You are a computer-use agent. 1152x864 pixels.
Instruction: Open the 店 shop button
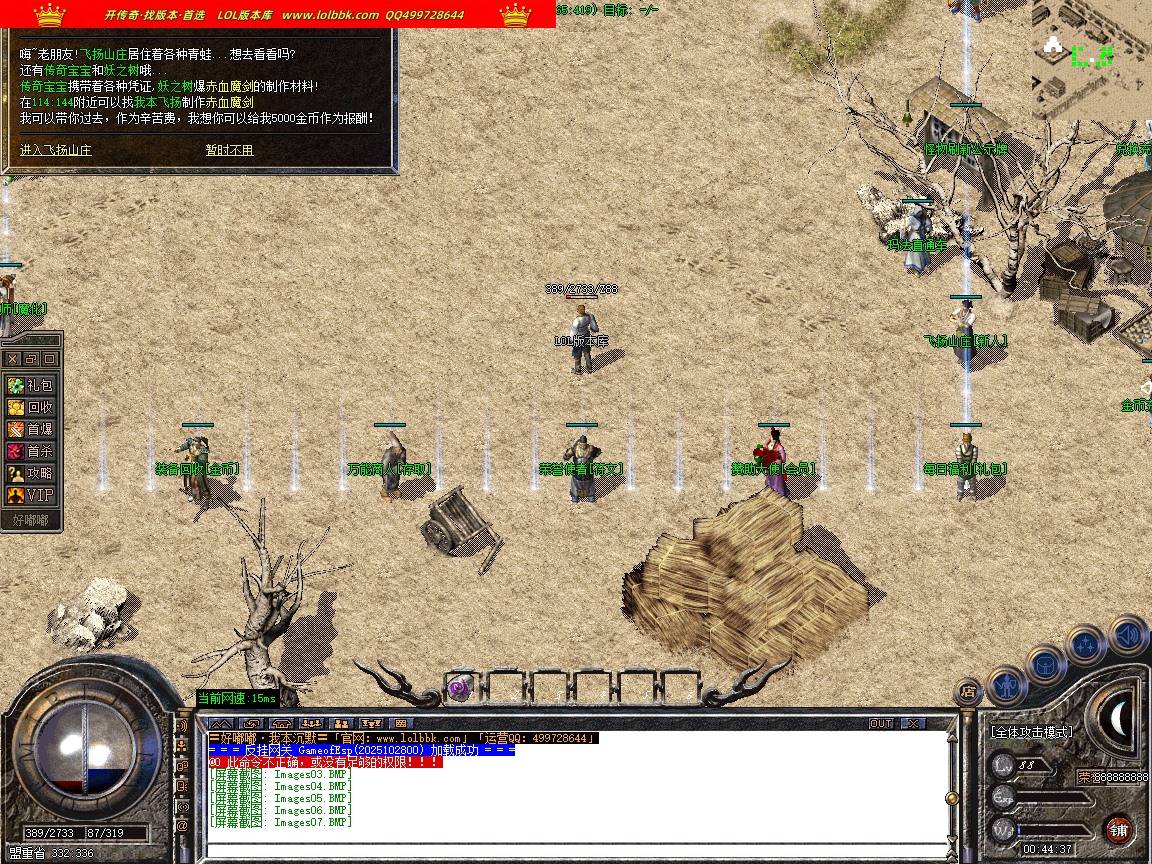[967, 690]
